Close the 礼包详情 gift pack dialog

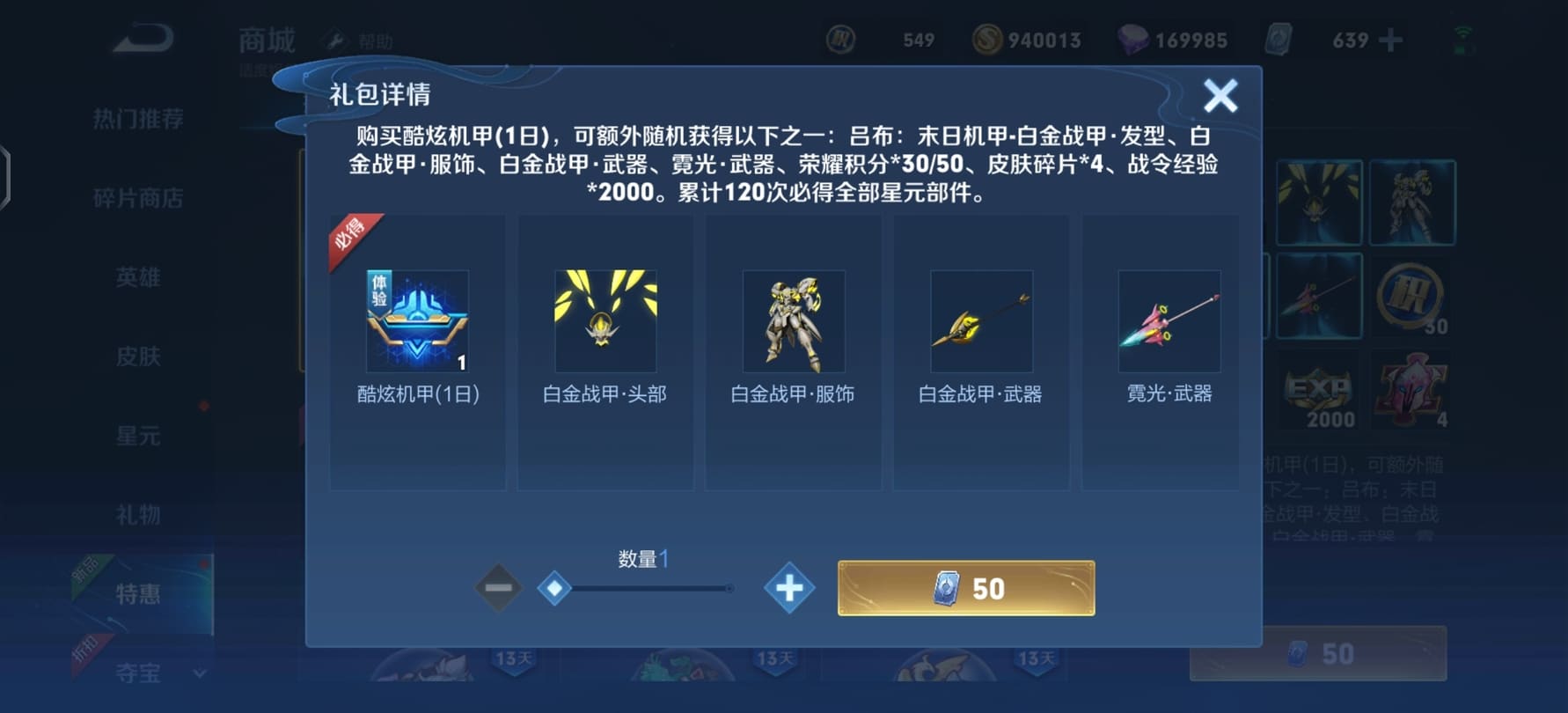[1220, 95]
